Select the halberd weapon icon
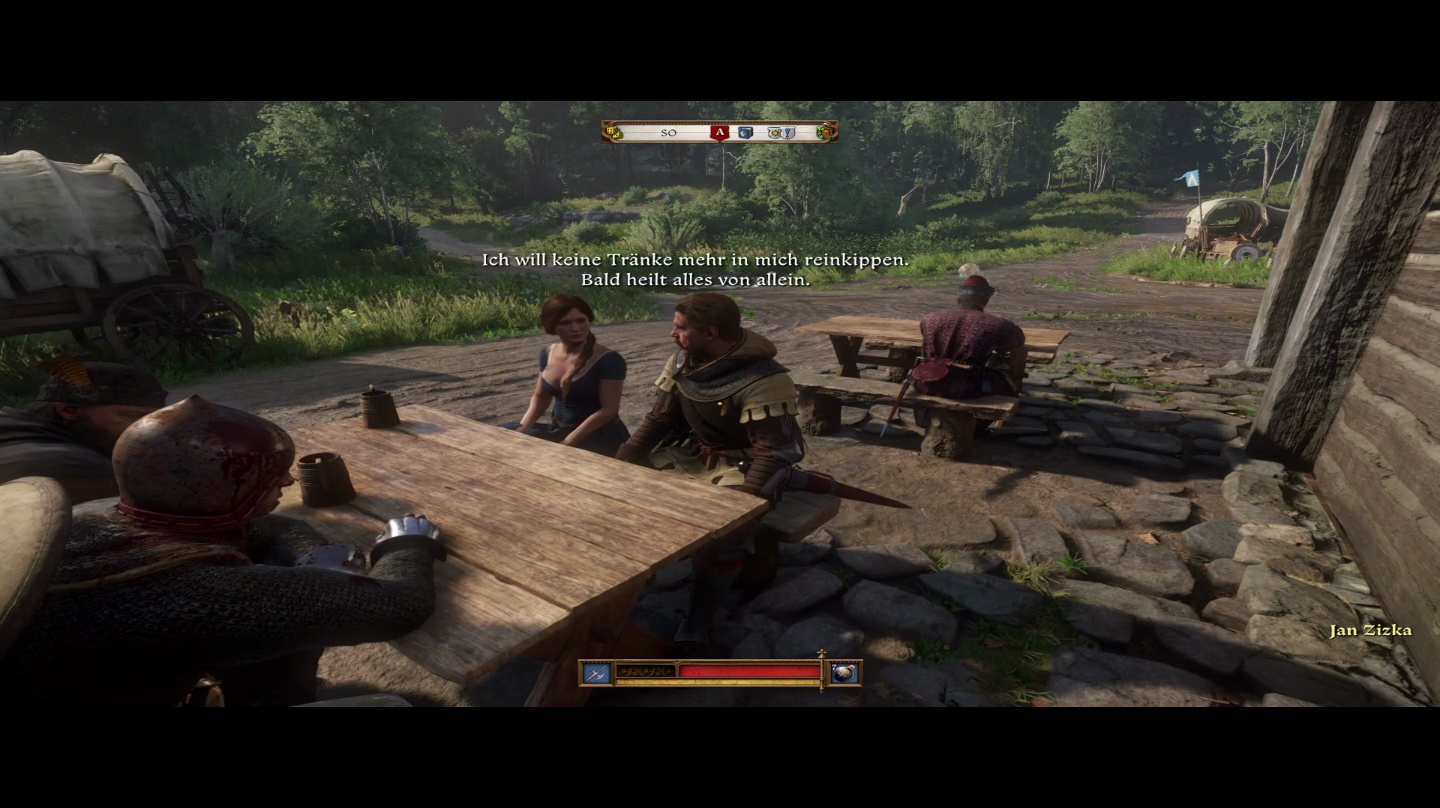The width and height of the screenshot is (1440, 808). [x=596, y=673]
